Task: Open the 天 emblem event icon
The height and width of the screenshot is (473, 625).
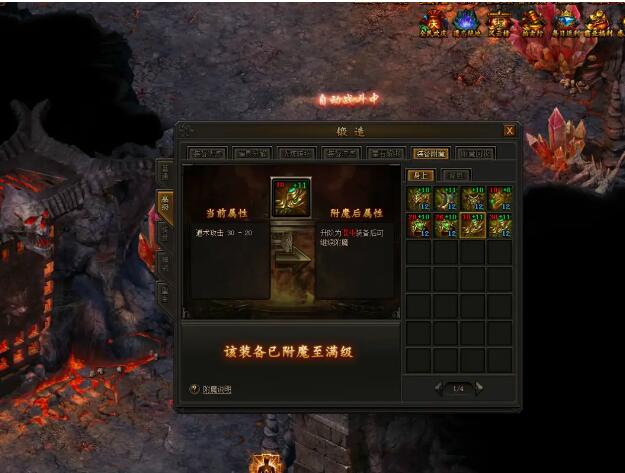Action: 434,22
